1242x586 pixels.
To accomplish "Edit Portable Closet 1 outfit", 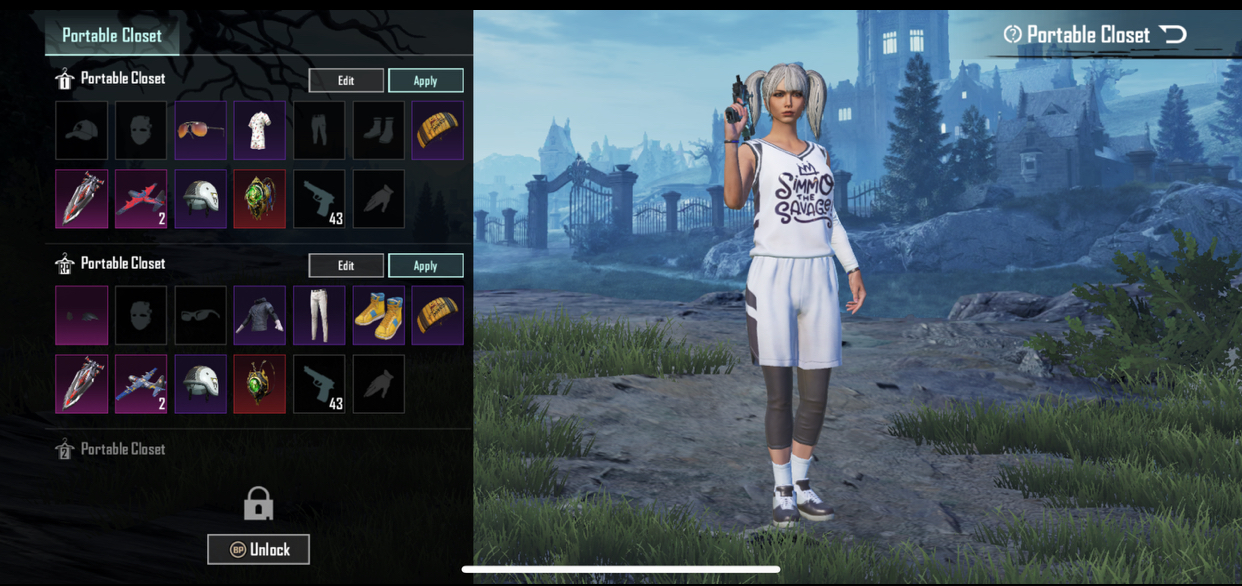I will 346,80.
